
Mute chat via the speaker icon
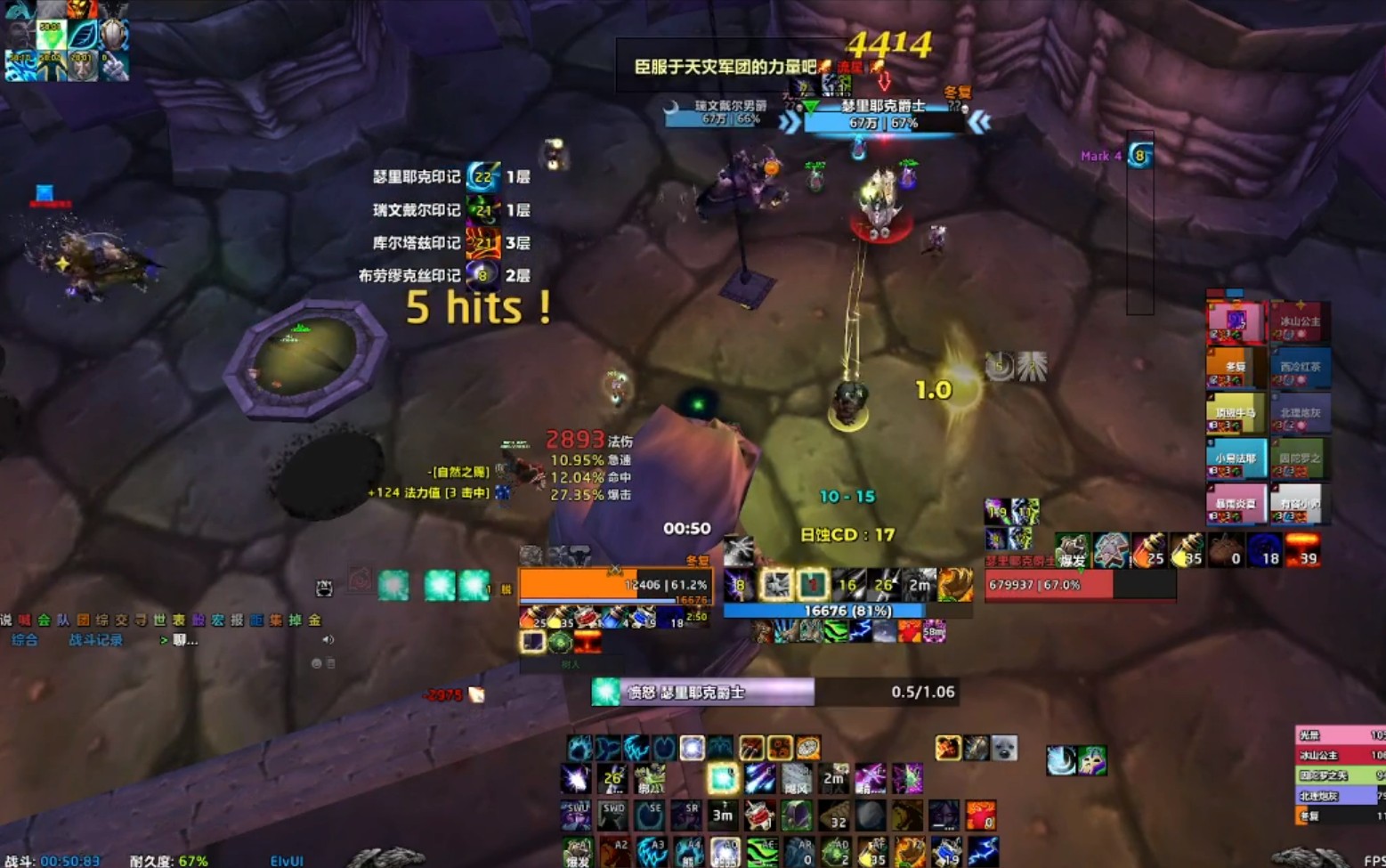point(328,638)
